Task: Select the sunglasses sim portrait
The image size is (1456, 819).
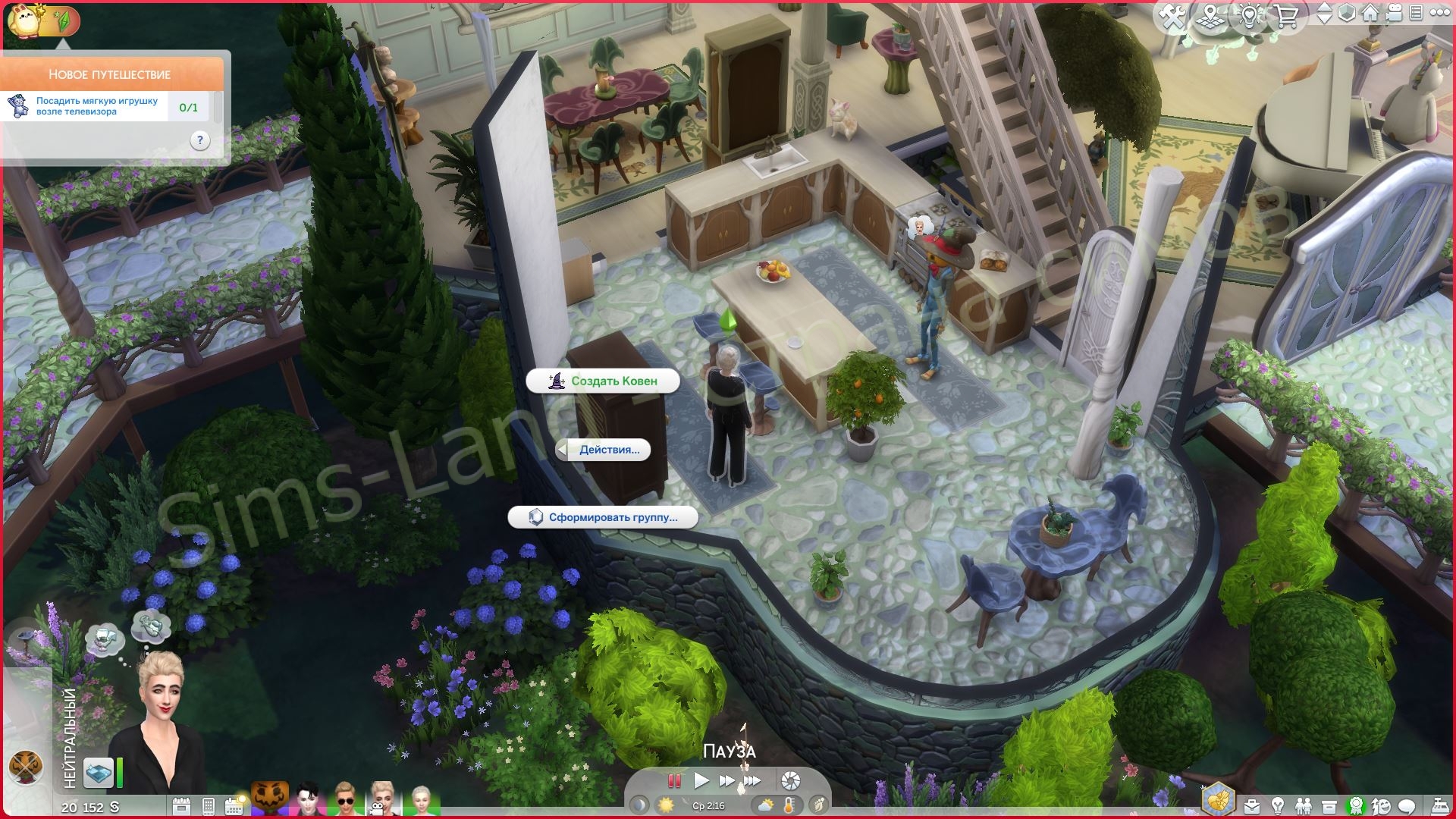Action: 344,800
